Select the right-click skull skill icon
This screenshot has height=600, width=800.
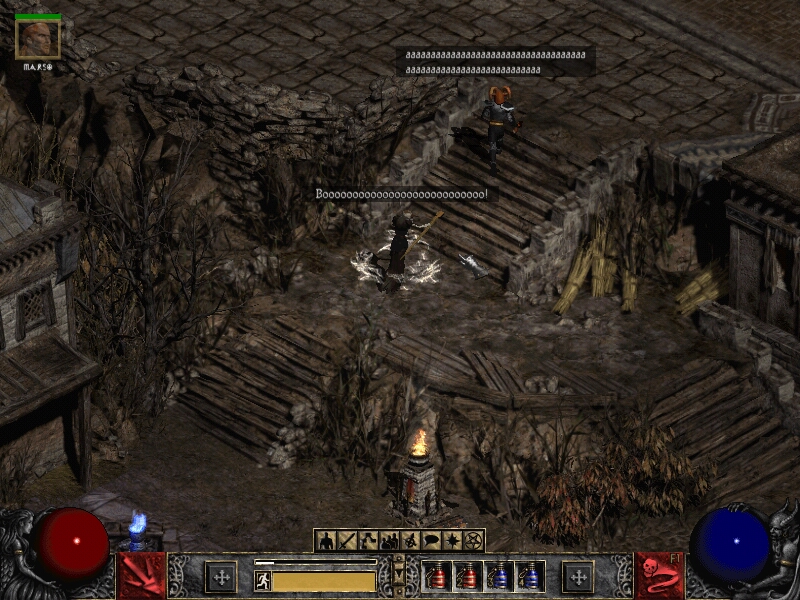point(658,576)
